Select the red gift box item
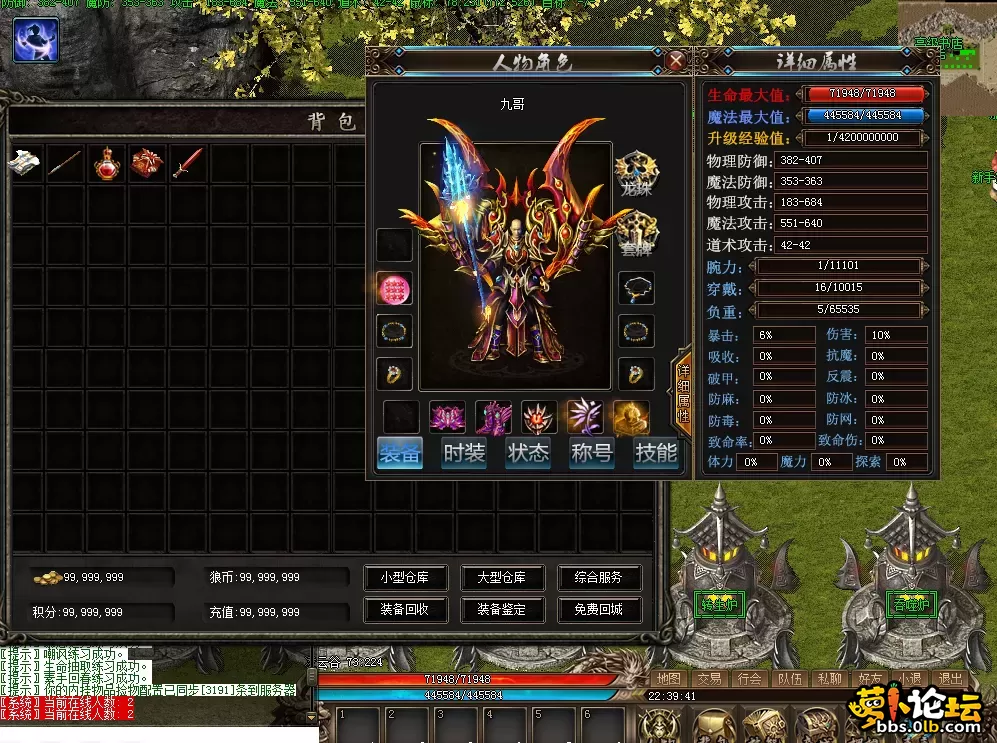997x743 pixels. (147, 164)
